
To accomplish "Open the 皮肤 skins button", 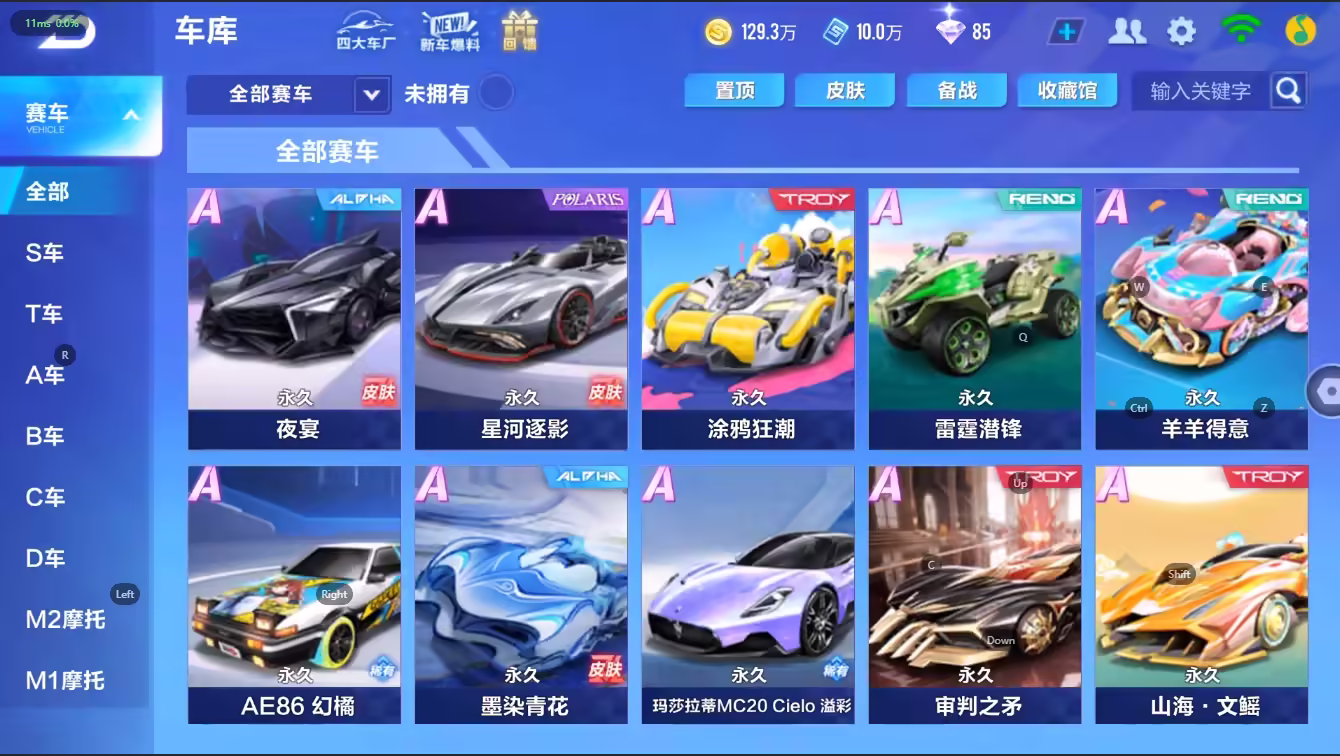I will click(845, 90).
